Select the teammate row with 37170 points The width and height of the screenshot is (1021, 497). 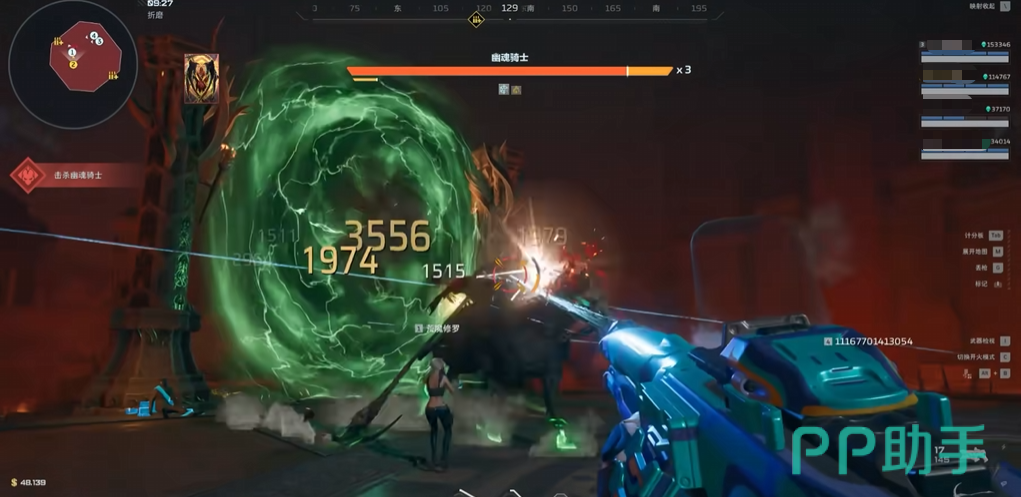965,115
